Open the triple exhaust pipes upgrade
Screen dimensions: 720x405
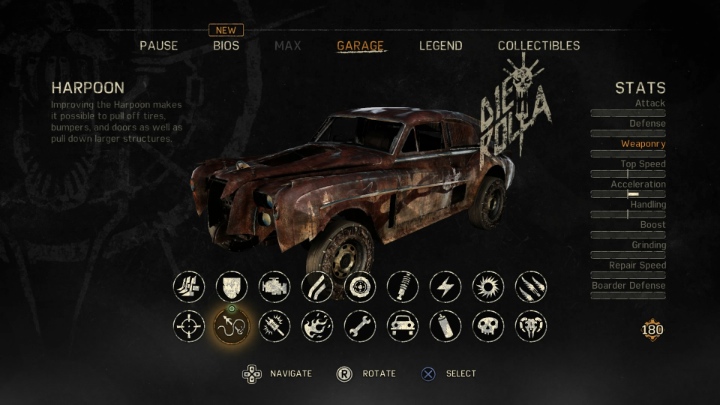pyautogui.click(x=188, y=286)
